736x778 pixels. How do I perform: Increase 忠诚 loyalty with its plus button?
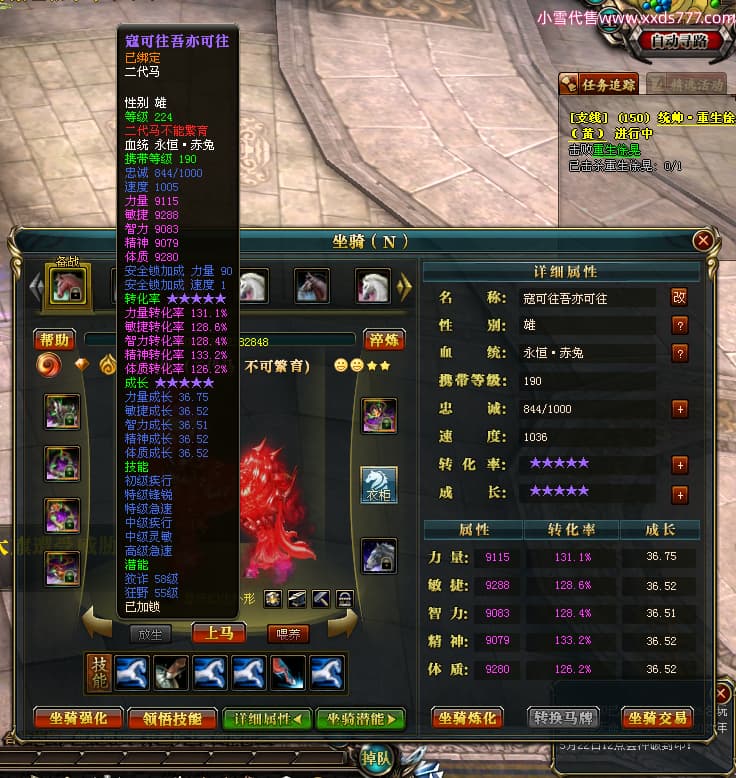pos(680,408)
